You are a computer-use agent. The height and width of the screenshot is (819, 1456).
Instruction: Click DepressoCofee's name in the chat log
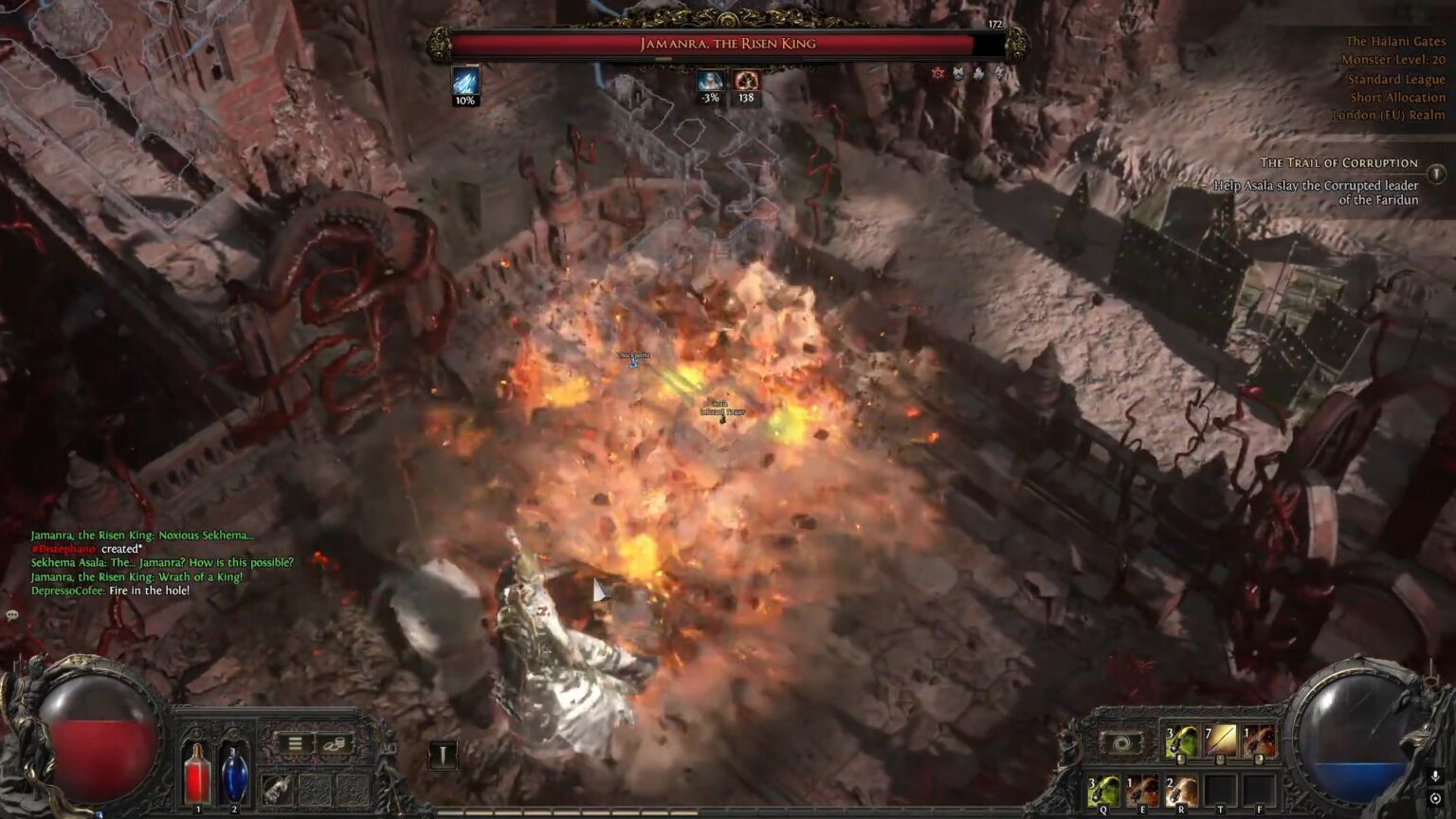(x=64, y=591)
